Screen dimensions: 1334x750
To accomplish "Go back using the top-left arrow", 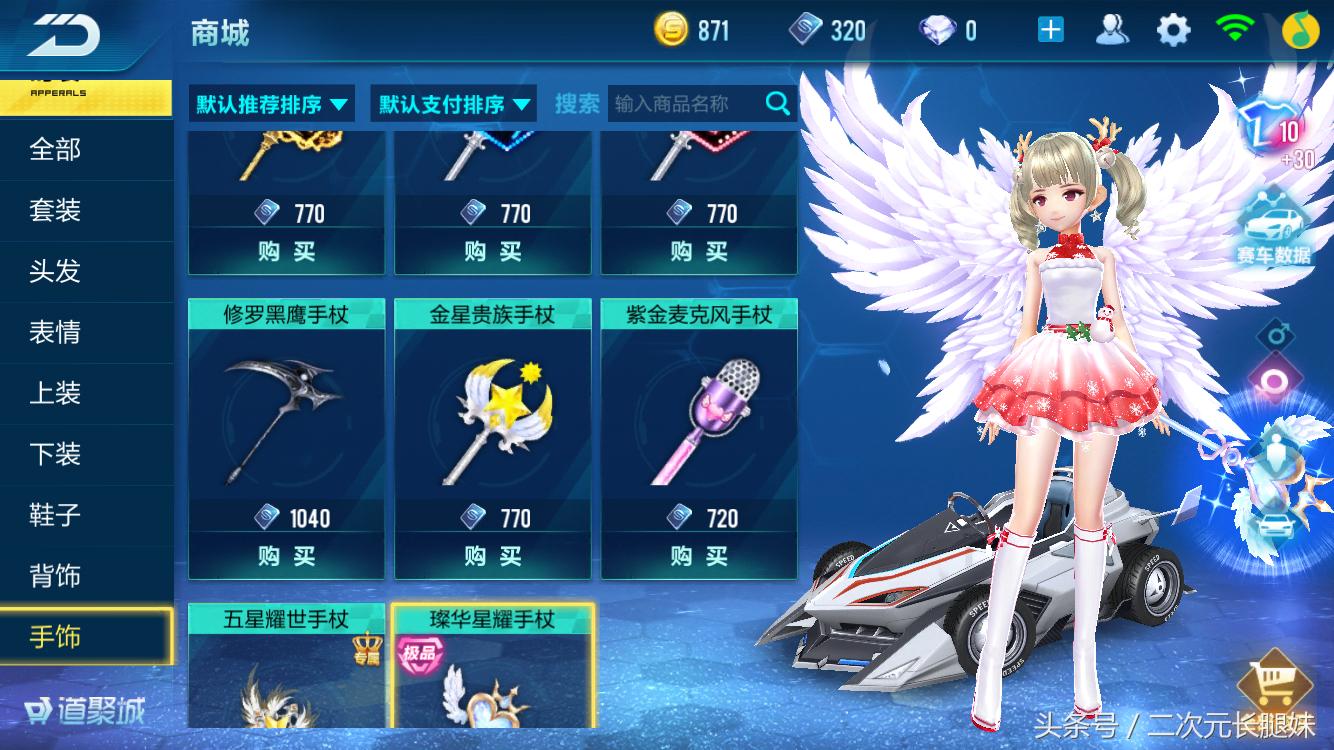I will click(x=63, y=34).
